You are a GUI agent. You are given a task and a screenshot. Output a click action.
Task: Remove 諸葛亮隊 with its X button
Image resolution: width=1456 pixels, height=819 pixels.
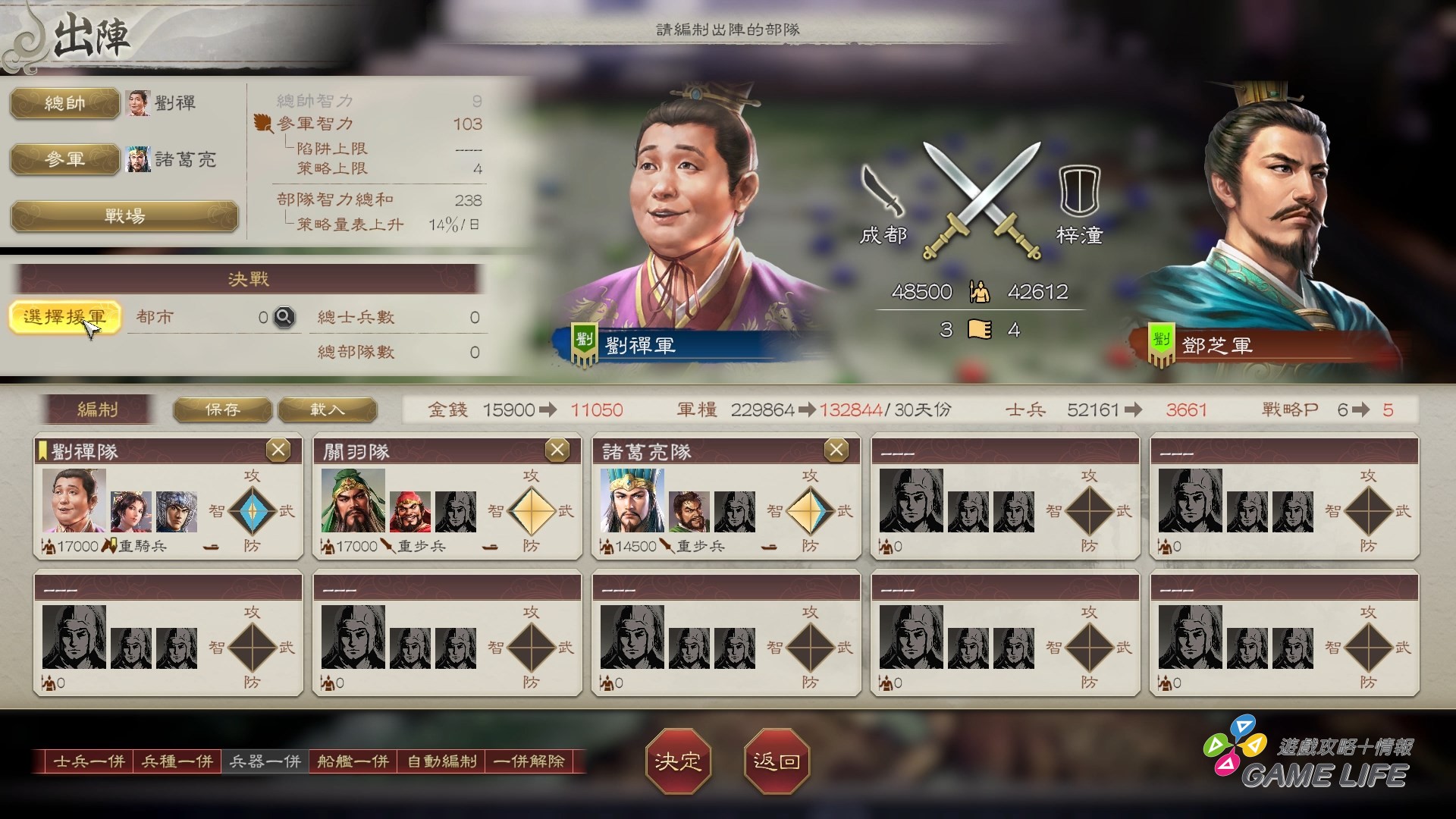point(837,449)
